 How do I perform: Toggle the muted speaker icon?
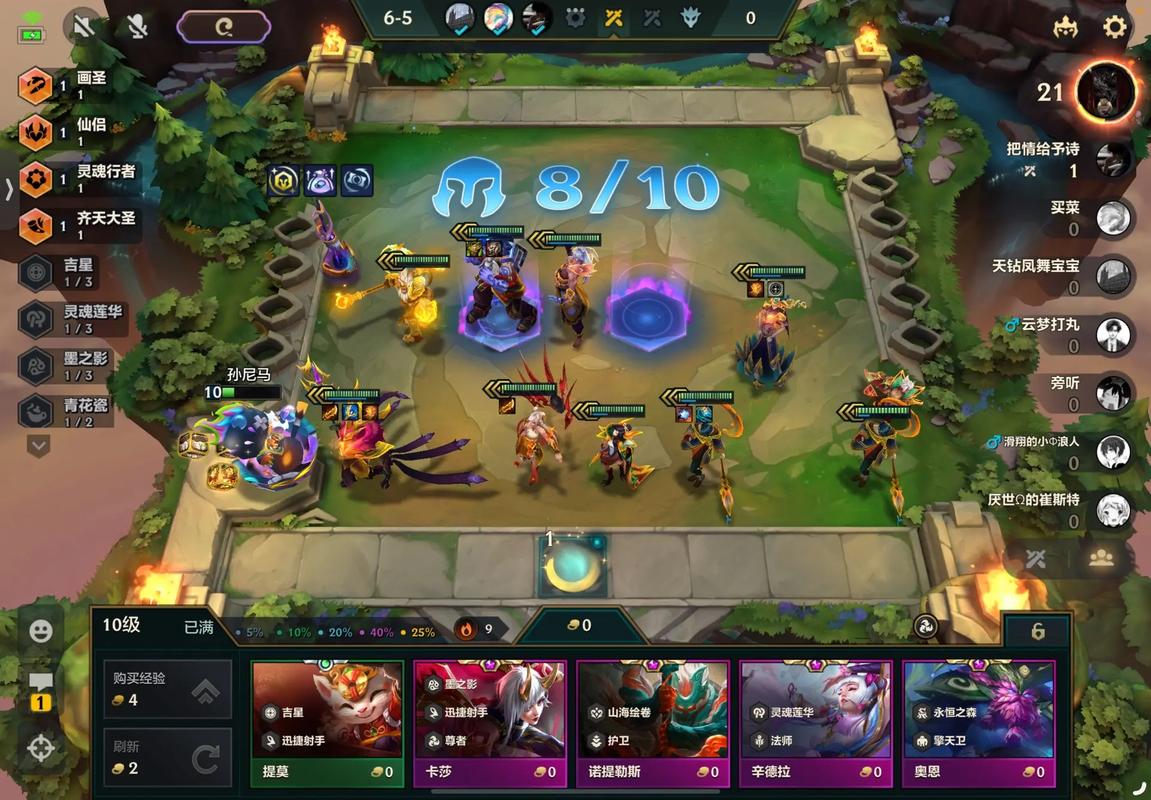pyautogui.click(x=84, y=27)
